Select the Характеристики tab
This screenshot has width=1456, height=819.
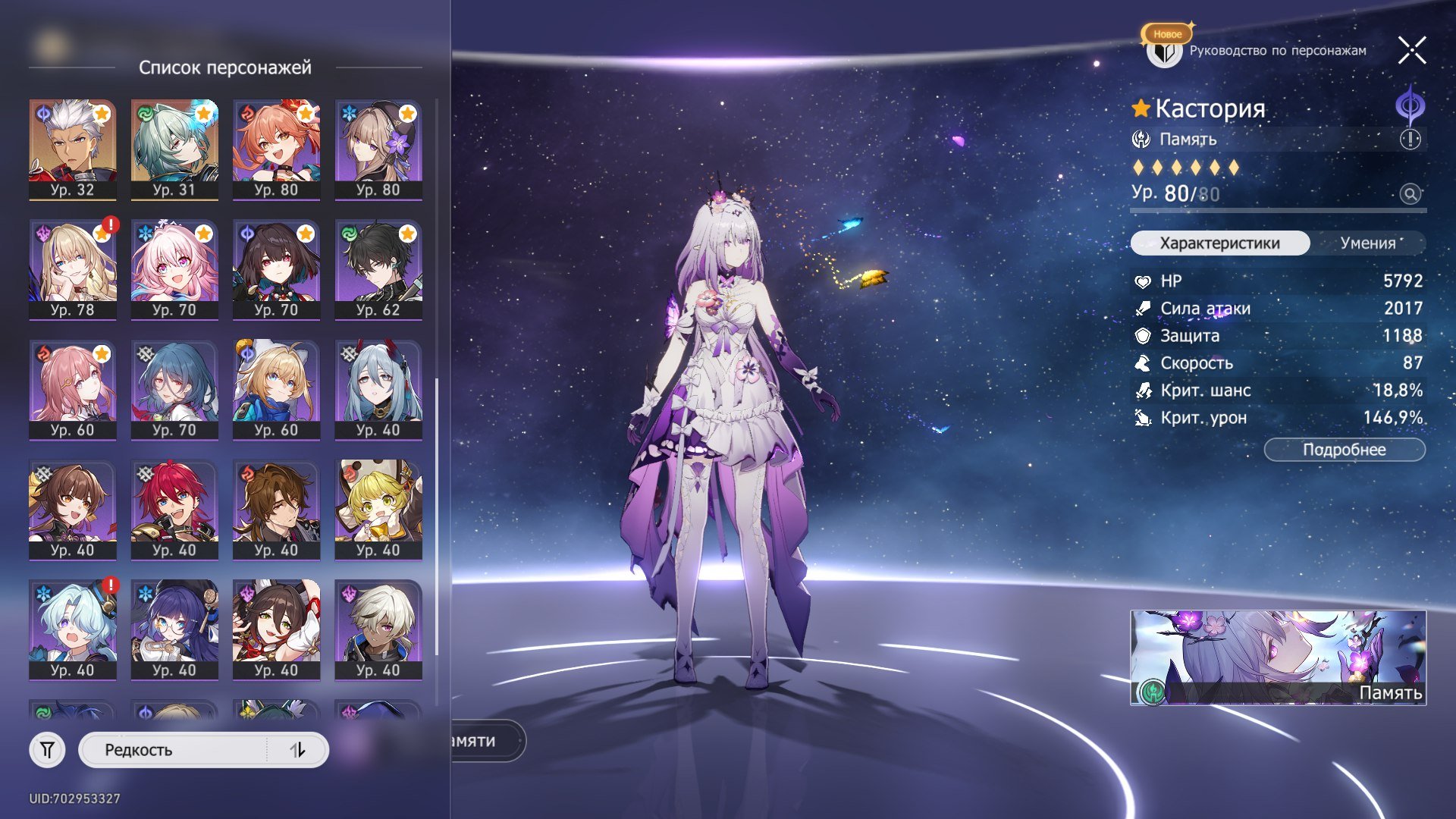pyautogui.click(x=1219, y=243)
